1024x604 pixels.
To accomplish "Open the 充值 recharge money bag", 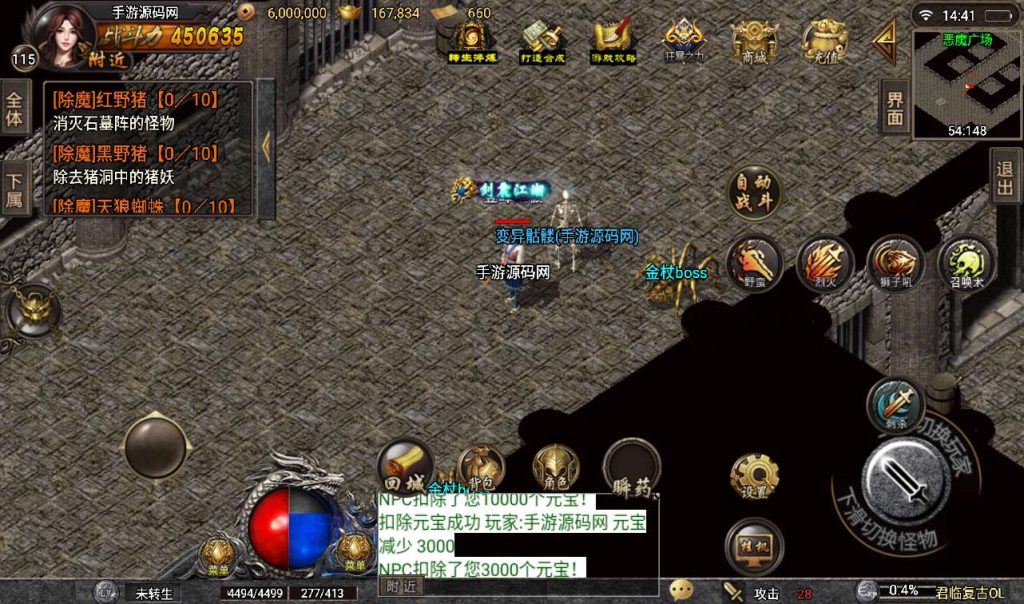I will 824,42.
